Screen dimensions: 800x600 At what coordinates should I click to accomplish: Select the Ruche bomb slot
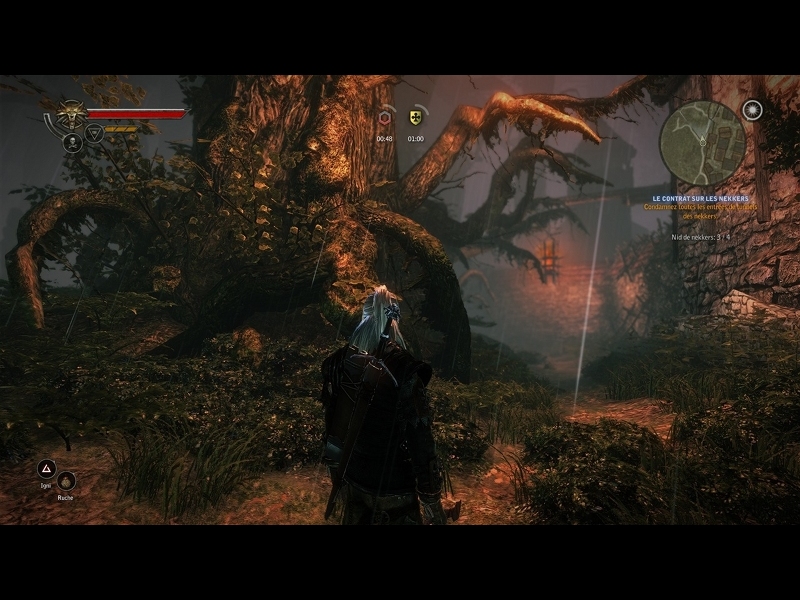point(66,480)
